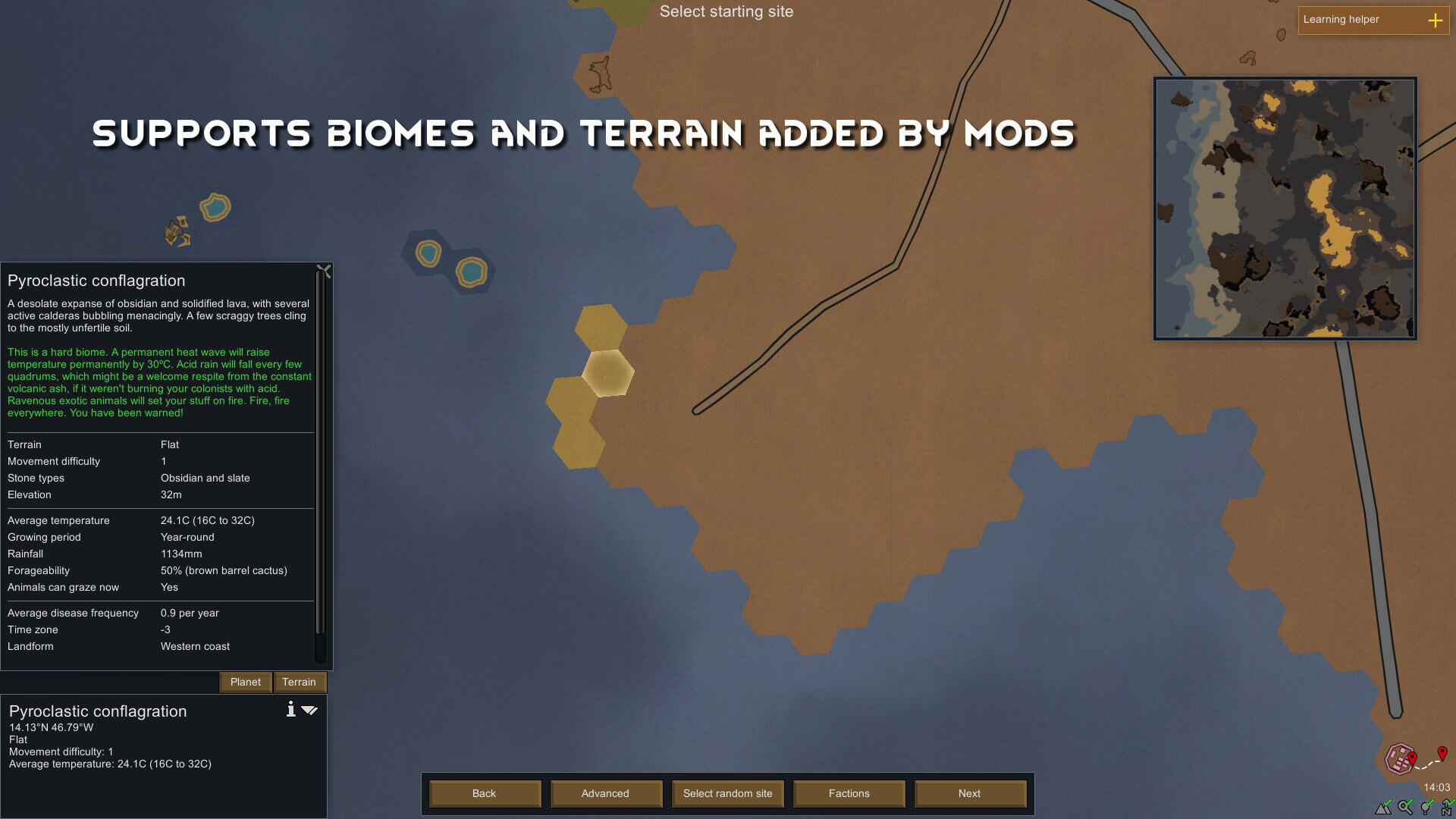Click the double-arrow icon beside the info icon
The image size is (1456, 819).
pyautogui.click(x=309, y=710)
